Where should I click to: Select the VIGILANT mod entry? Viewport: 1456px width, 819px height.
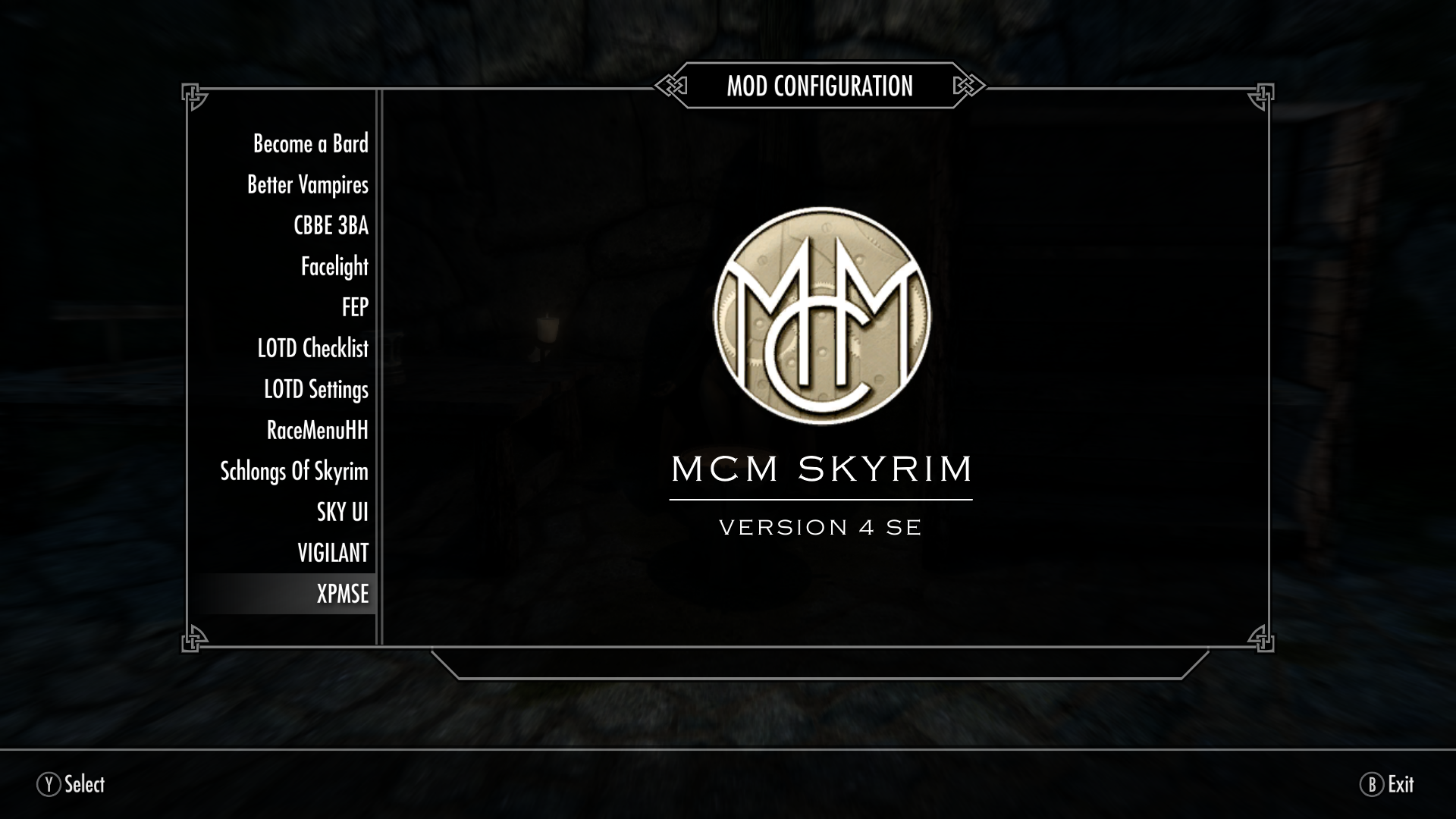[x=332, y=553]
